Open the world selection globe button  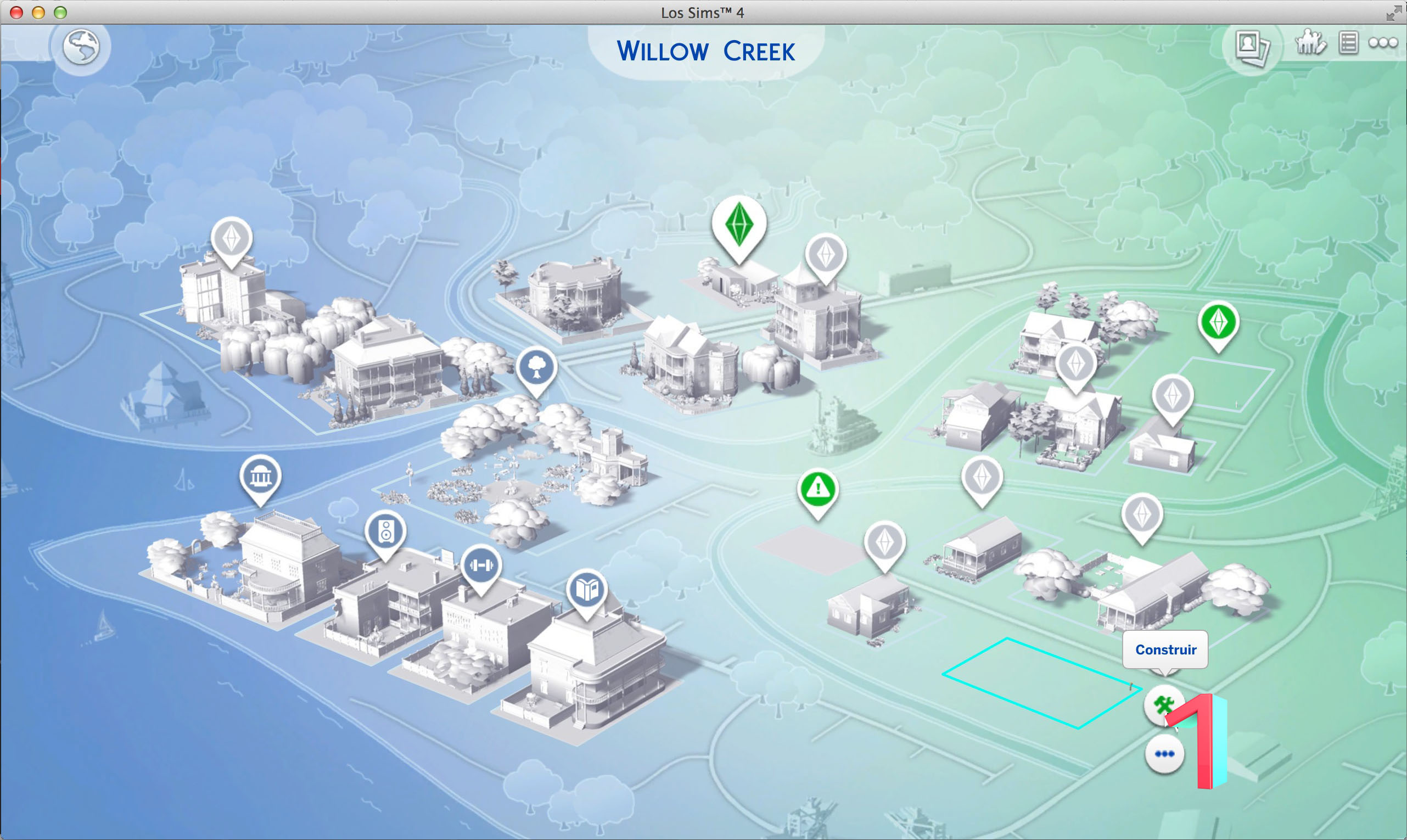click(81, 47)
